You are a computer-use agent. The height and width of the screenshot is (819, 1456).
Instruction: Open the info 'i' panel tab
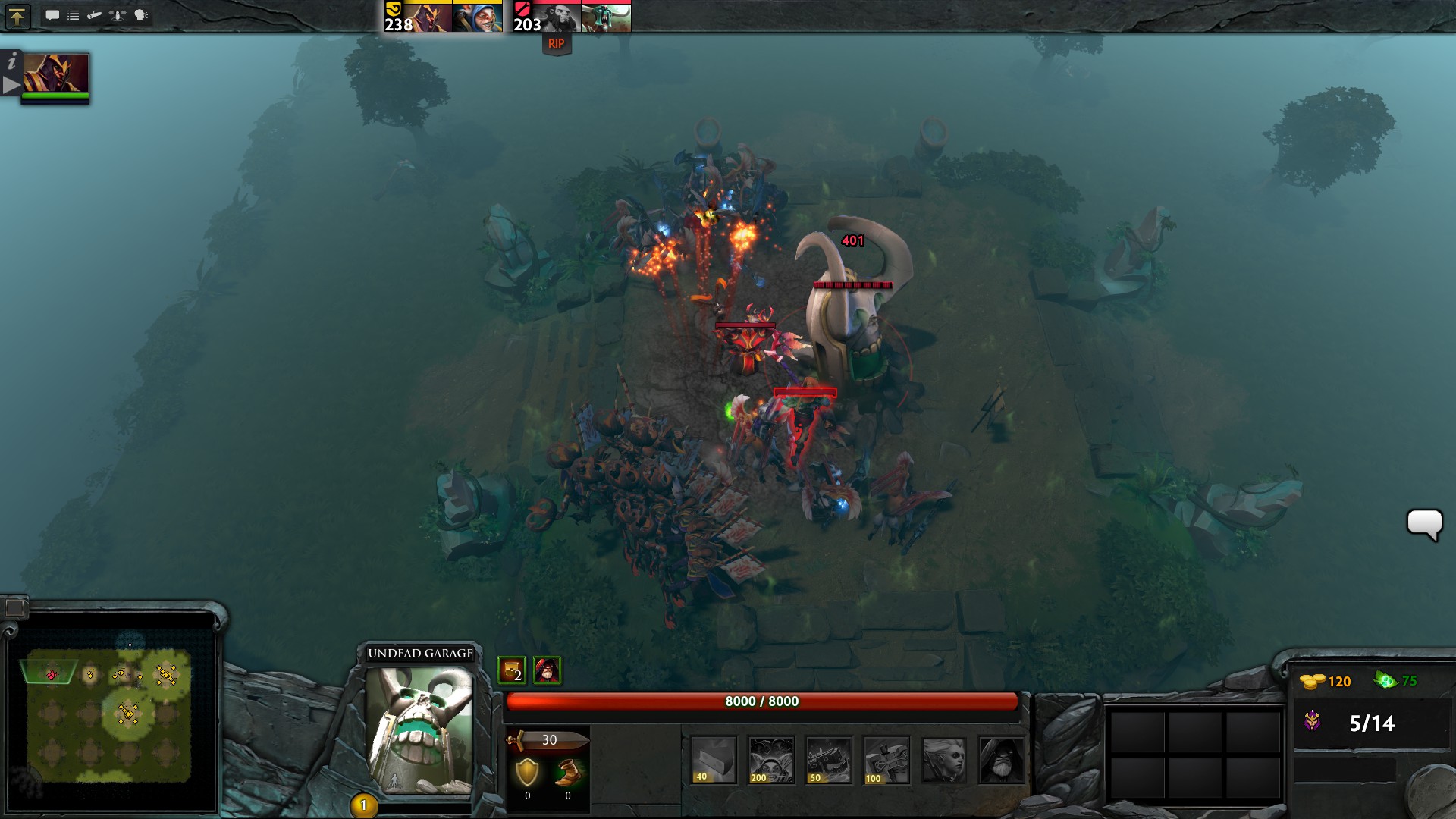pos(11,61)
